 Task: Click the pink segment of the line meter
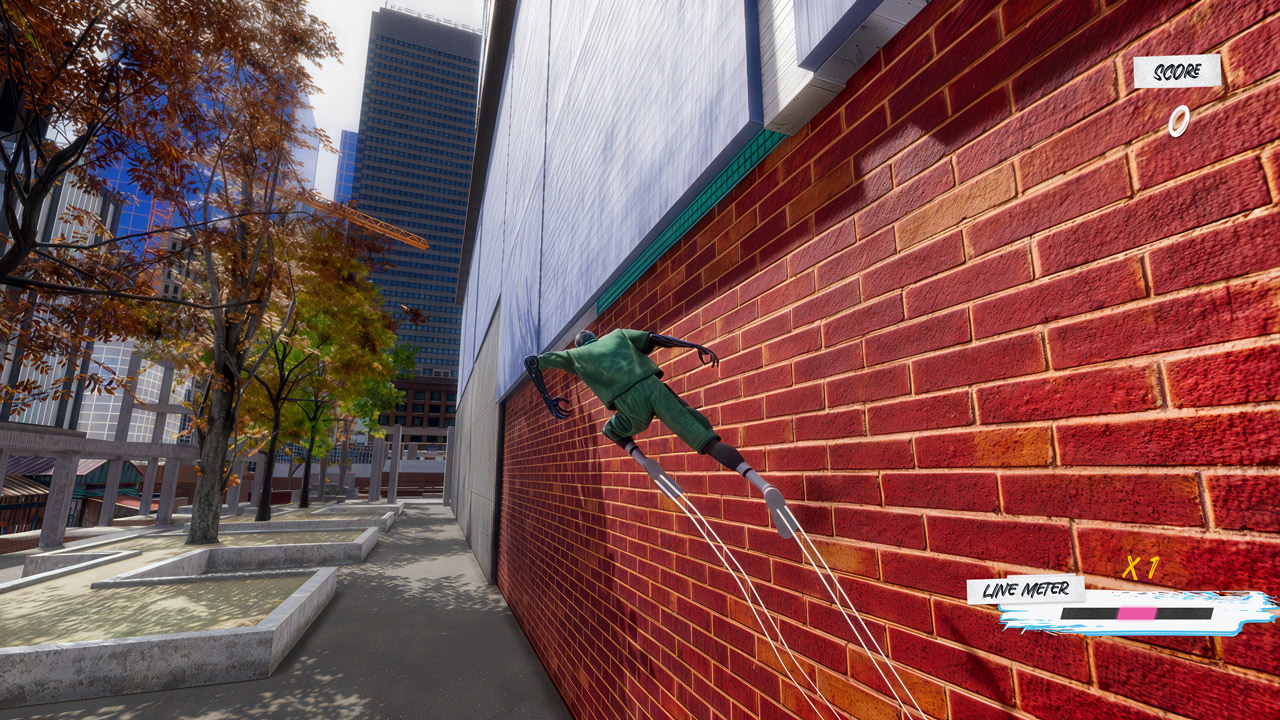1135,611
